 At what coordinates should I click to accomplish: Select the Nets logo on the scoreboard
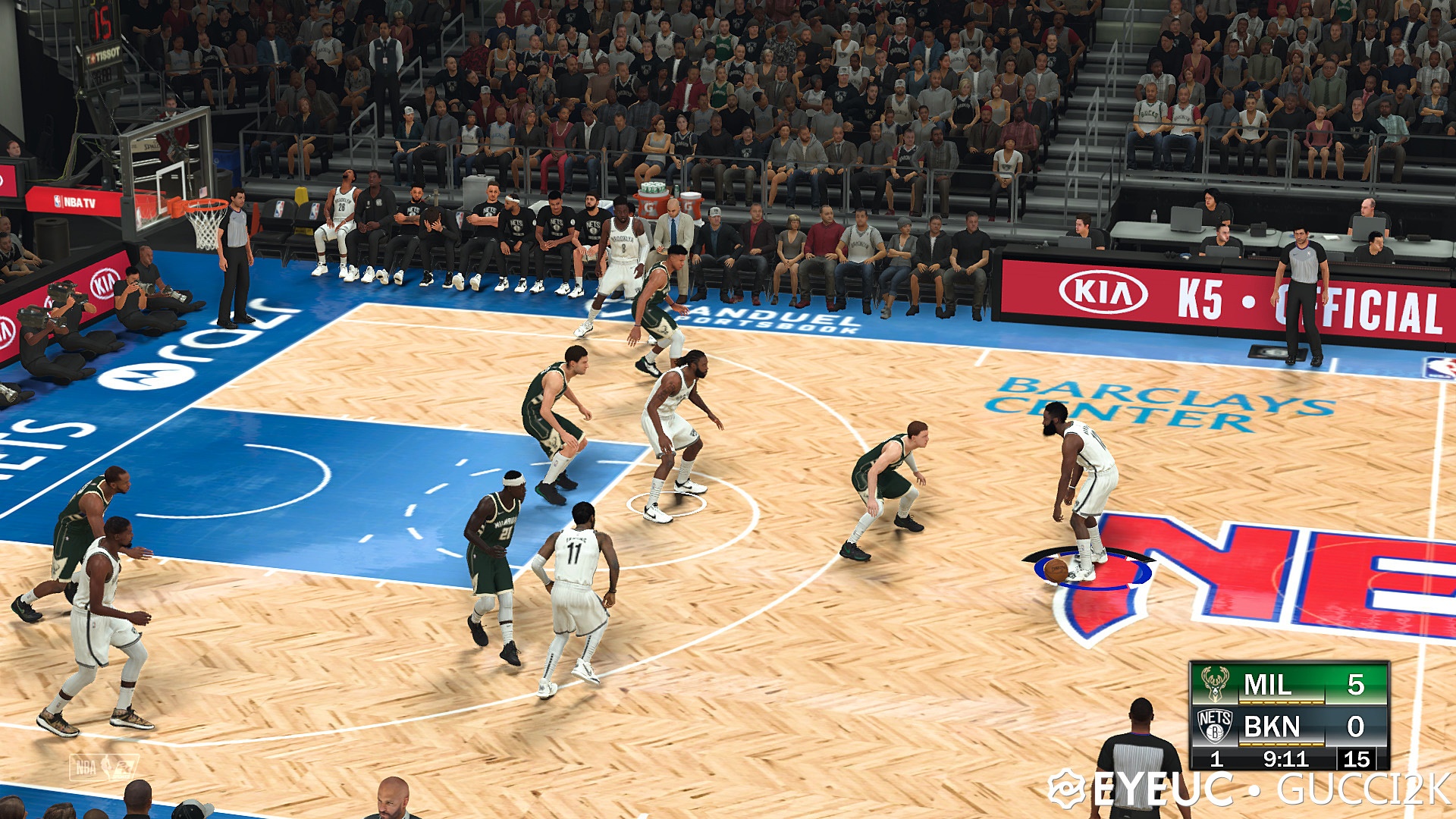(x=1216, y=726)
